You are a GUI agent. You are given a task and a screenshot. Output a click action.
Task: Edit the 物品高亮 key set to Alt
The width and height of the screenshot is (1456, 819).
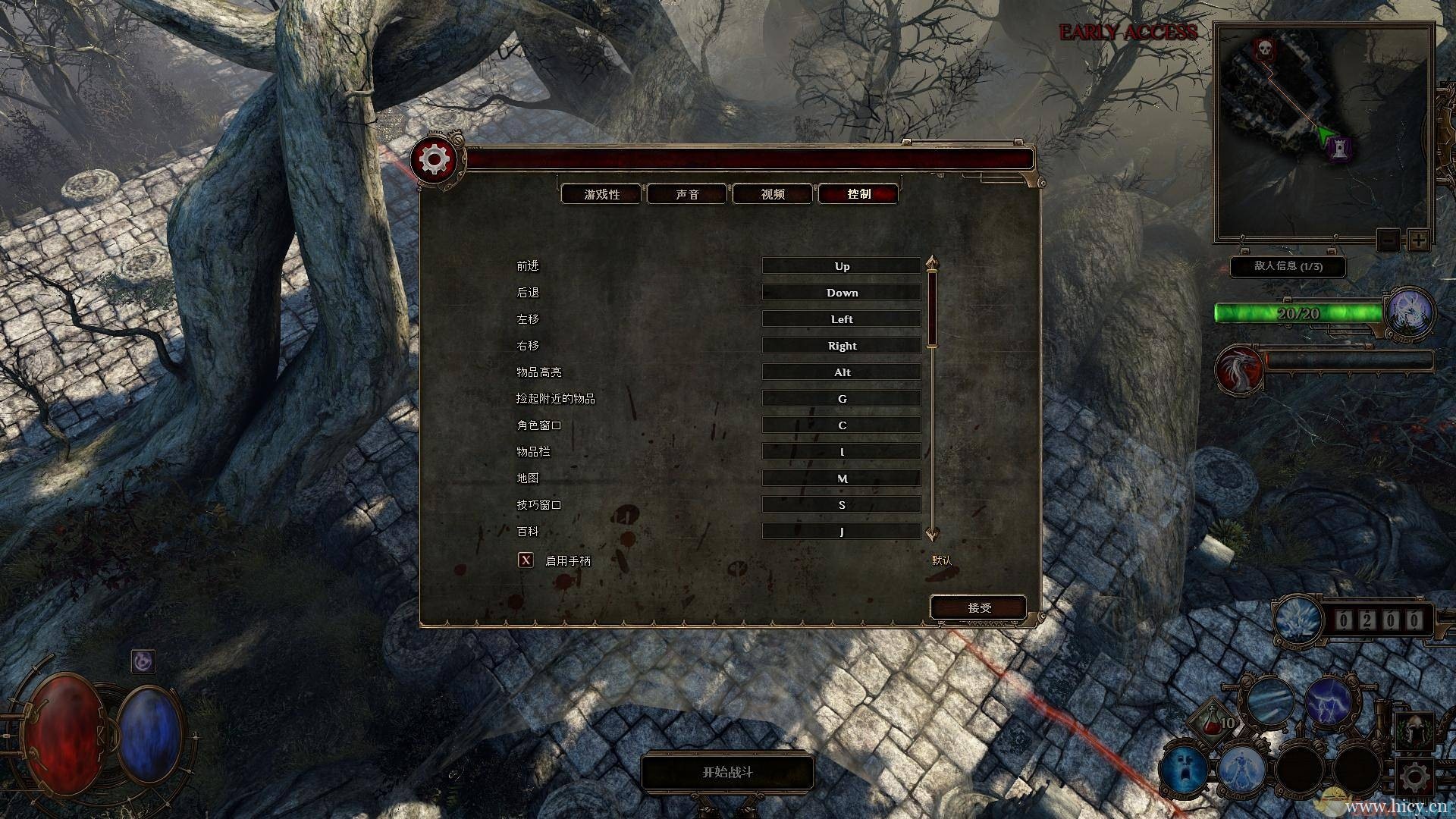[841, 372]
